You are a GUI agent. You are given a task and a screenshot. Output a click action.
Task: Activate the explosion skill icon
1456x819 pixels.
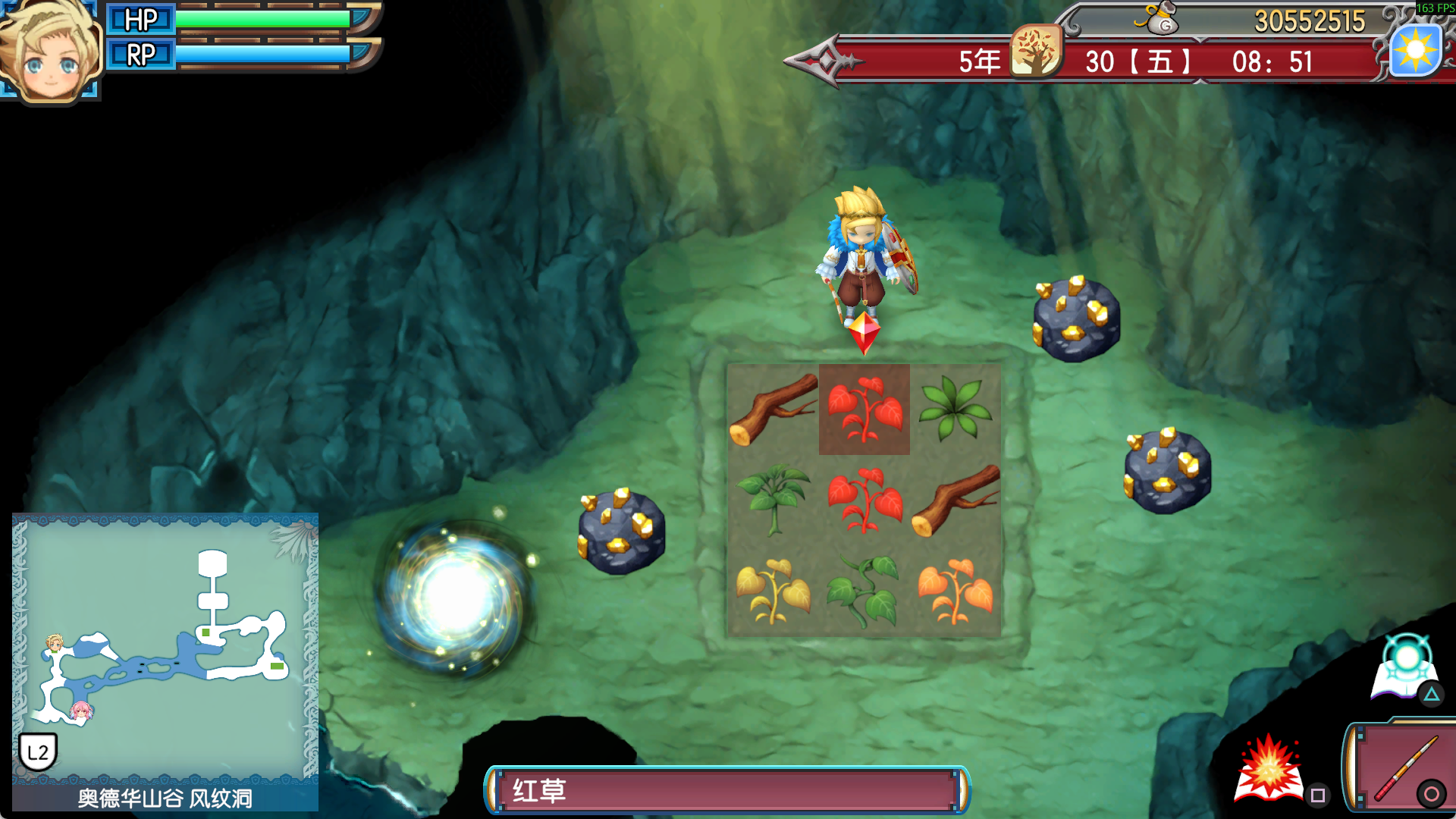coord(1269,770)
